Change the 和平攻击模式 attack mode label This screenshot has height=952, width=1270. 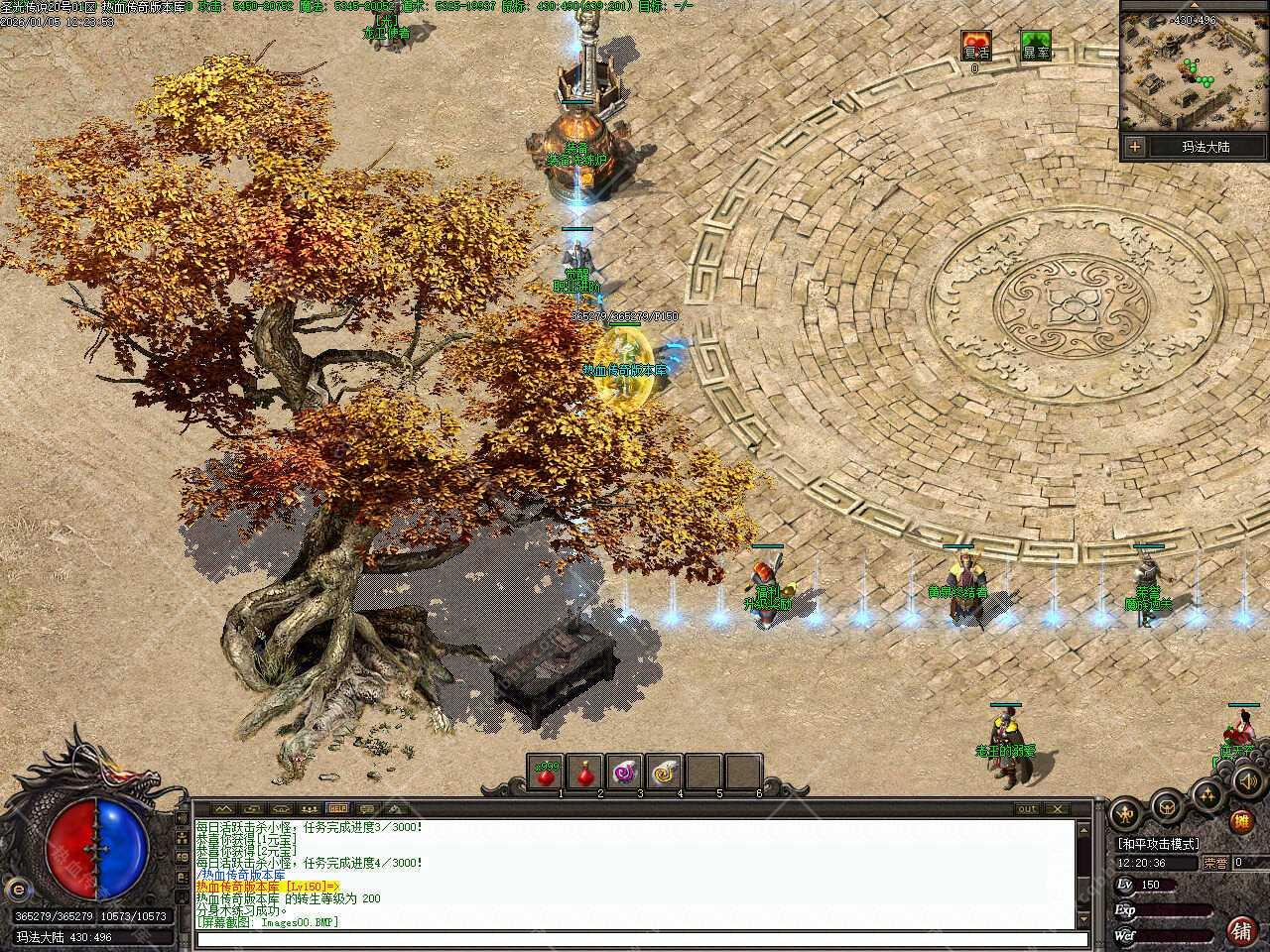tap(1158, 843)
